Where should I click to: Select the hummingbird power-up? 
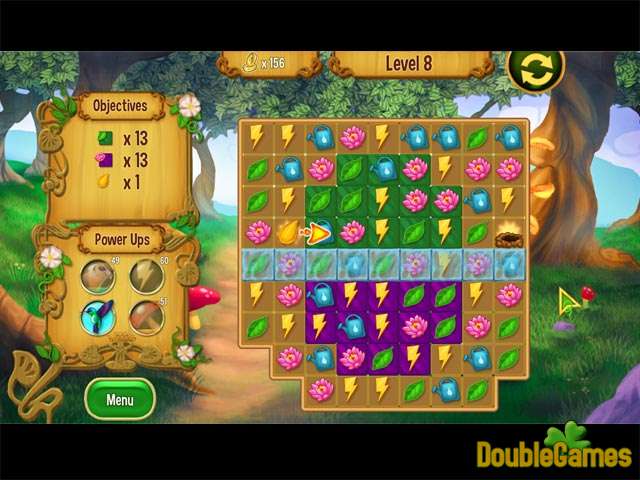point(98,317)
